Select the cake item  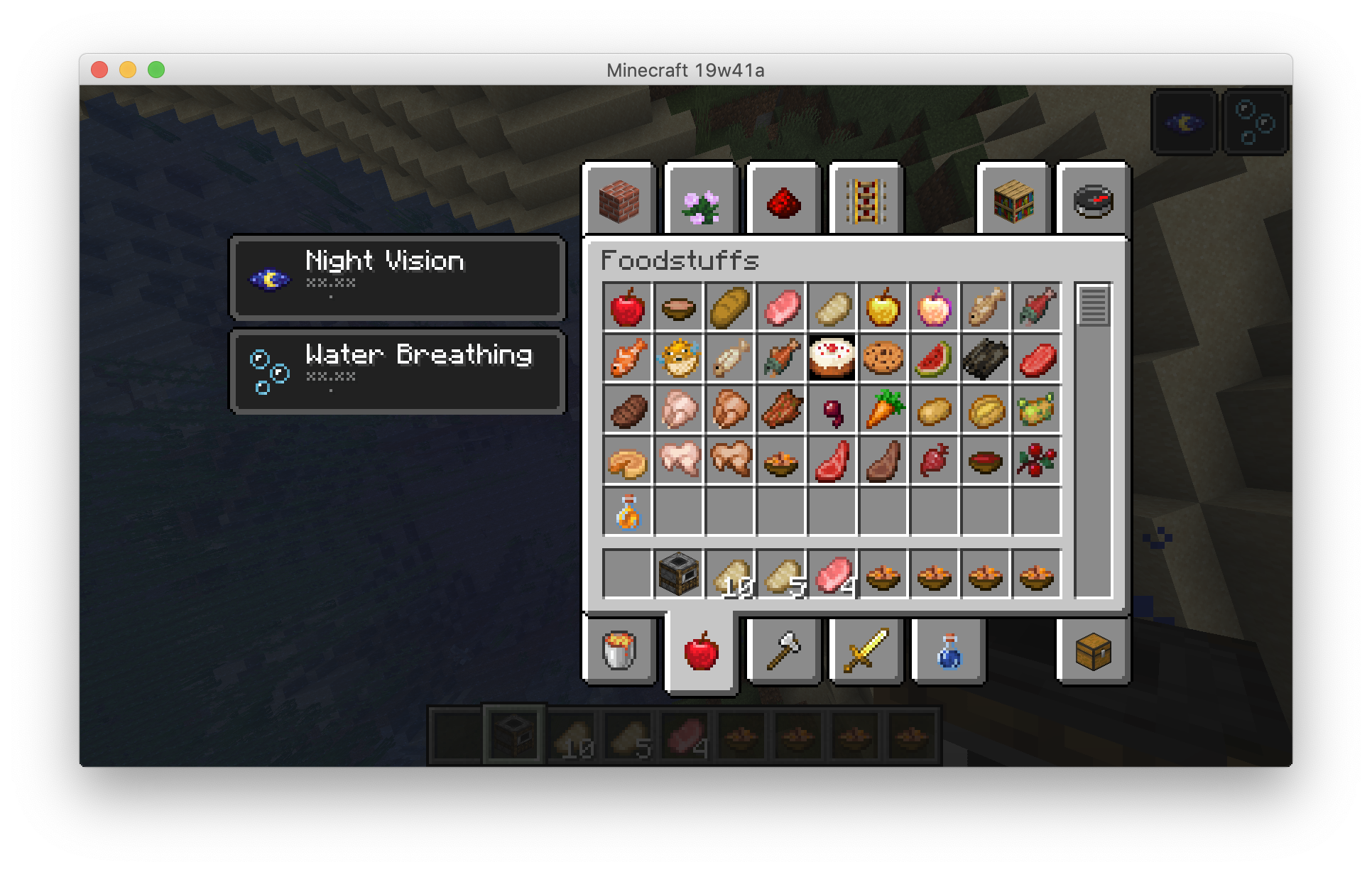832,358
